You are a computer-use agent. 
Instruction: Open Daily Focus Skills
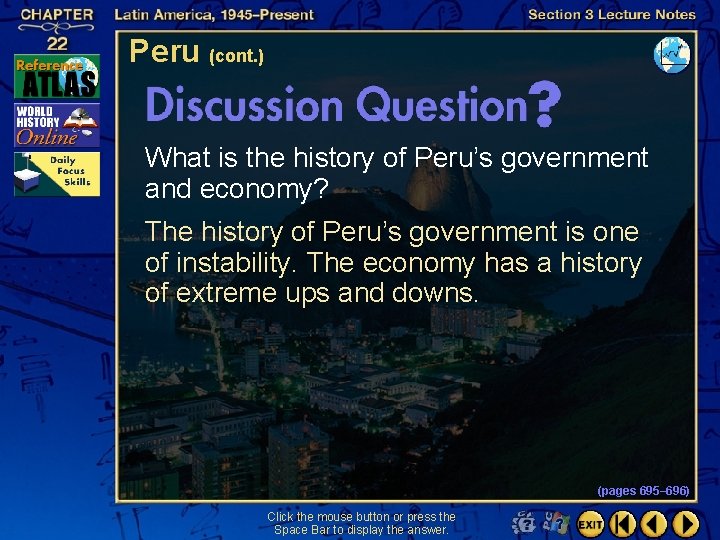[56, 174]
